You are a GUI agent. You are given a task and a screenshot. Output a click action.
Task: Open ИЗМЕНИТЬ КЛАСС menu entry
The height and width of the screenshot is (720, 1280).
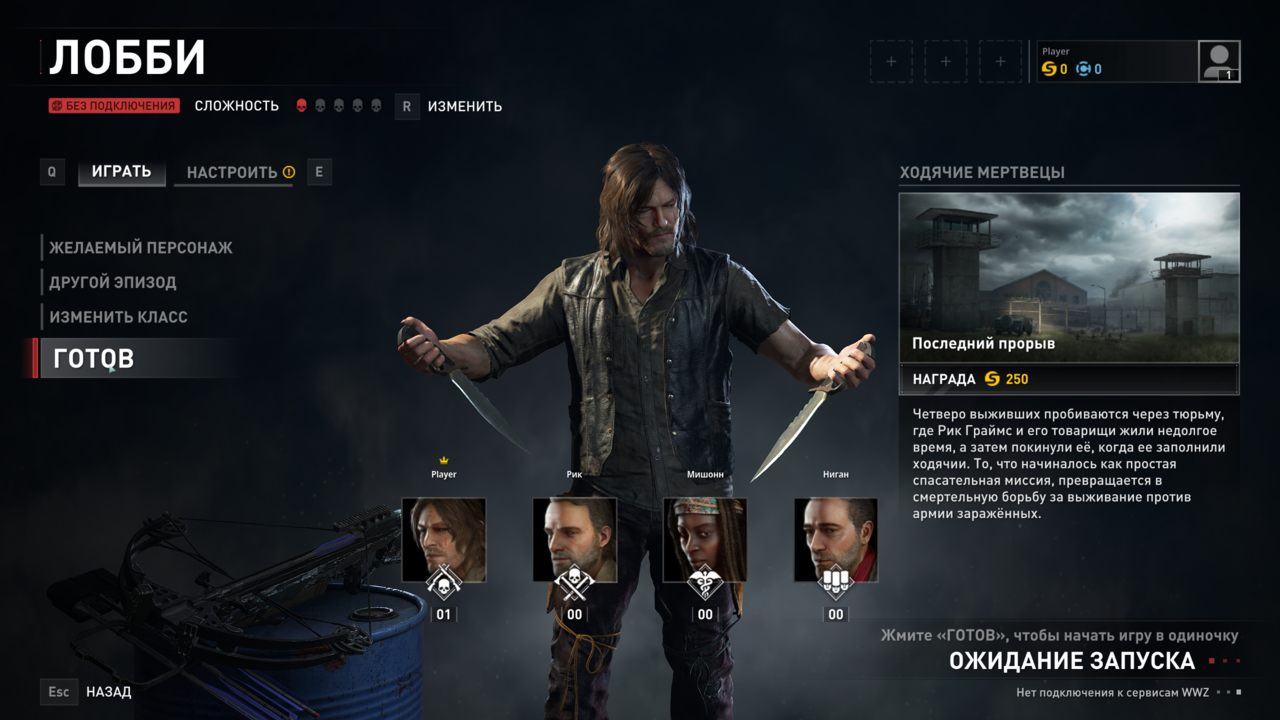[119, 317]
